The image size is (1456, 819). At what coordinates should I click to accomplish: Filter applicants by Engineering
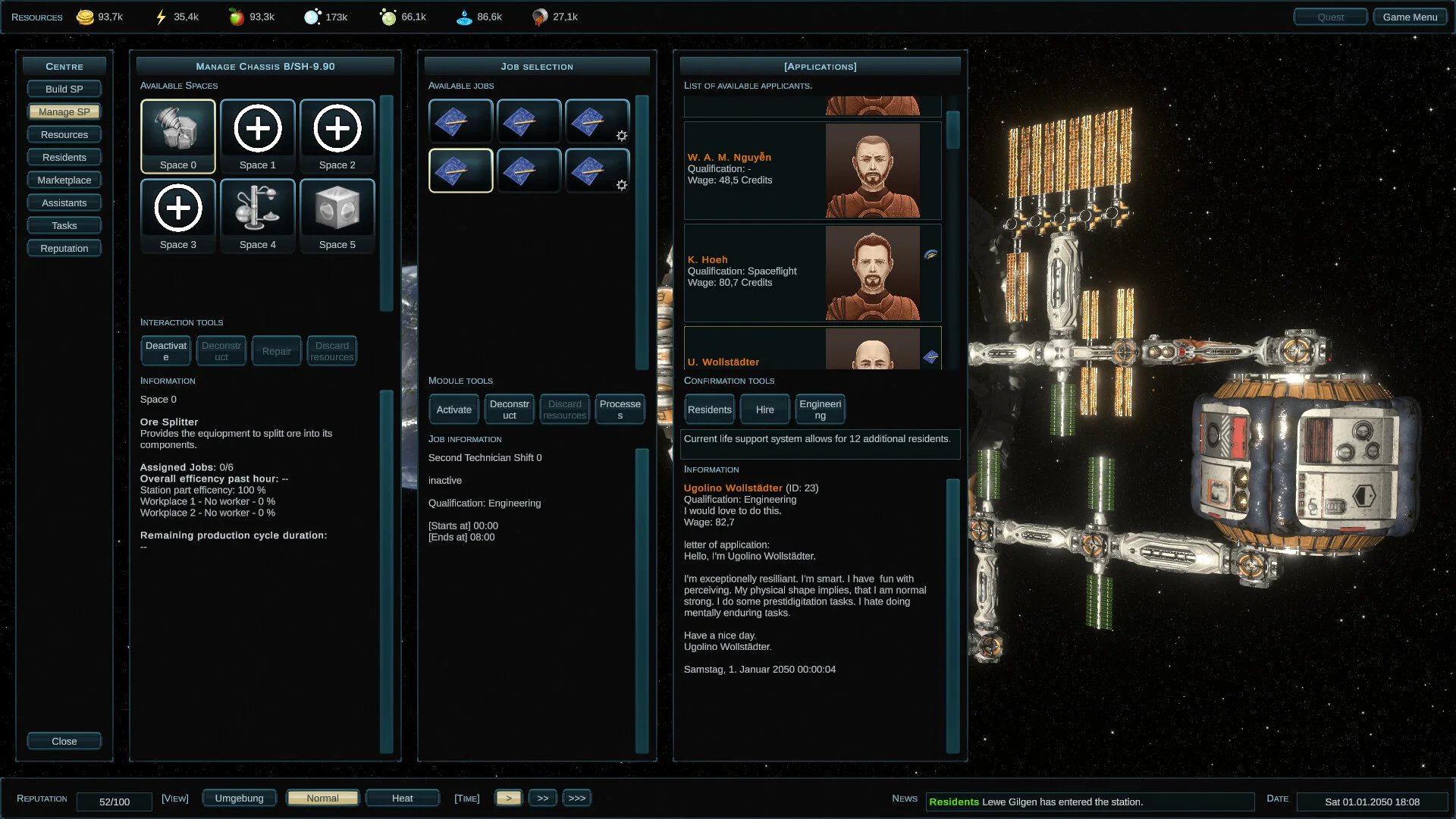pyautogui.click(x=820, y=409)
